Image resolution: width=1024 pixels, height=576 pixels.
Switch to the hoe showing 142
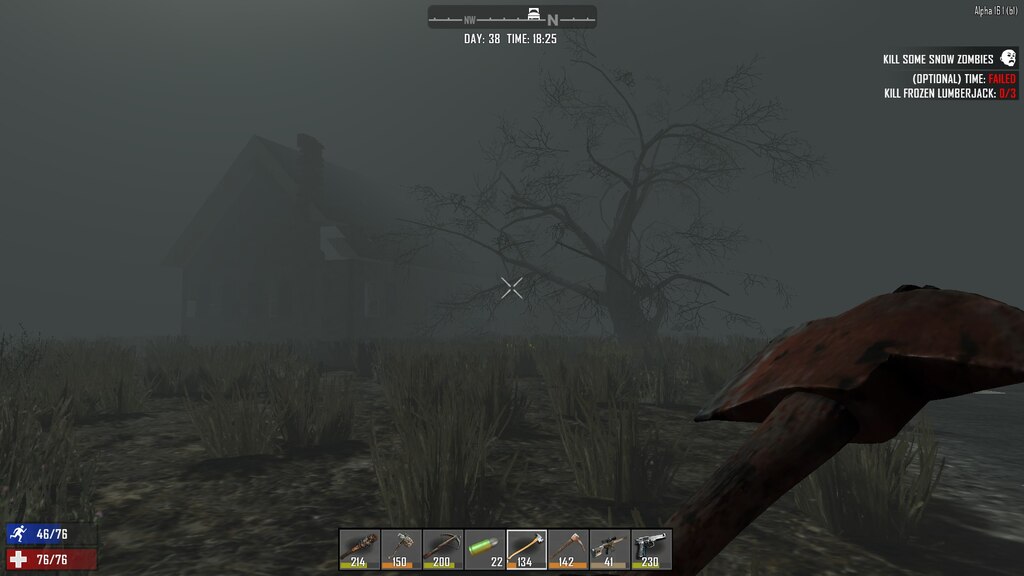click(x=568, y=549)
